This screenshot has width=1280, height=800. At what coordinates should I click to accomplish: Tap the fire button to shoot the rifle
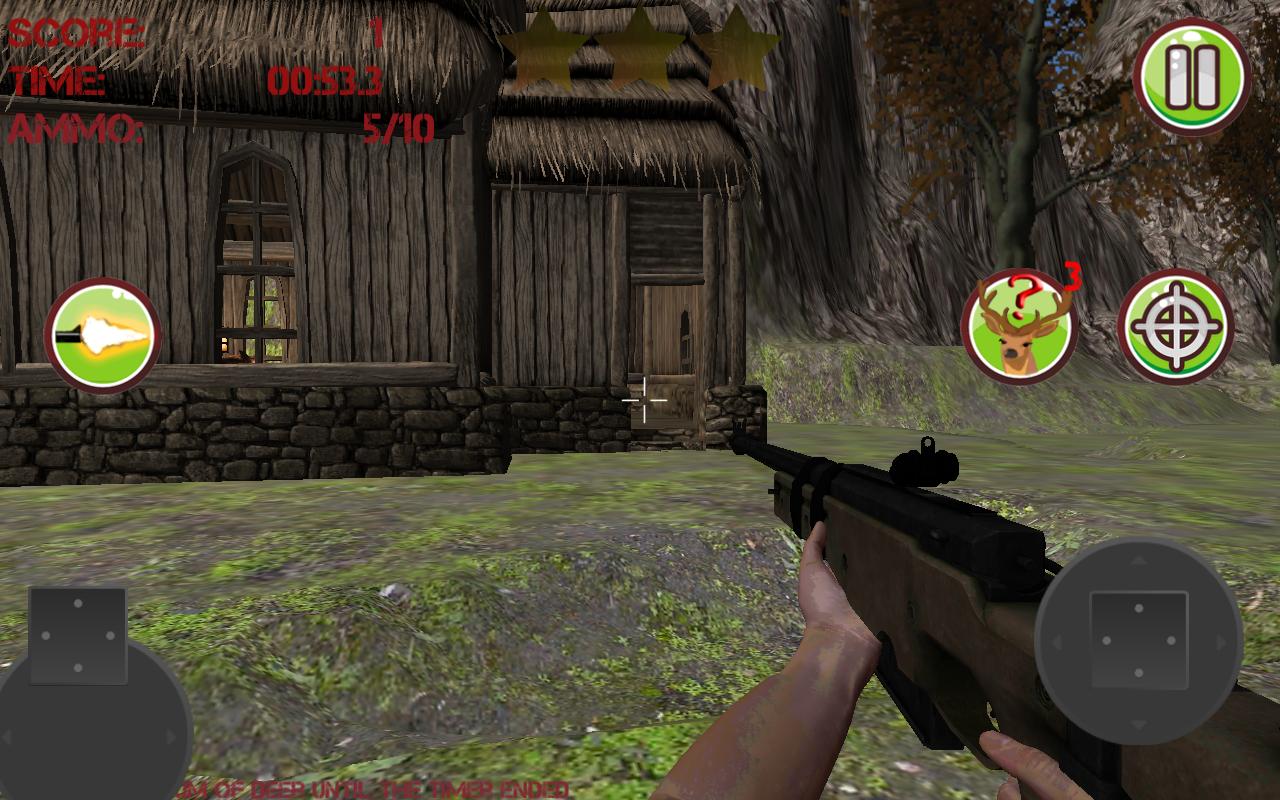click(x=101, y=335)
